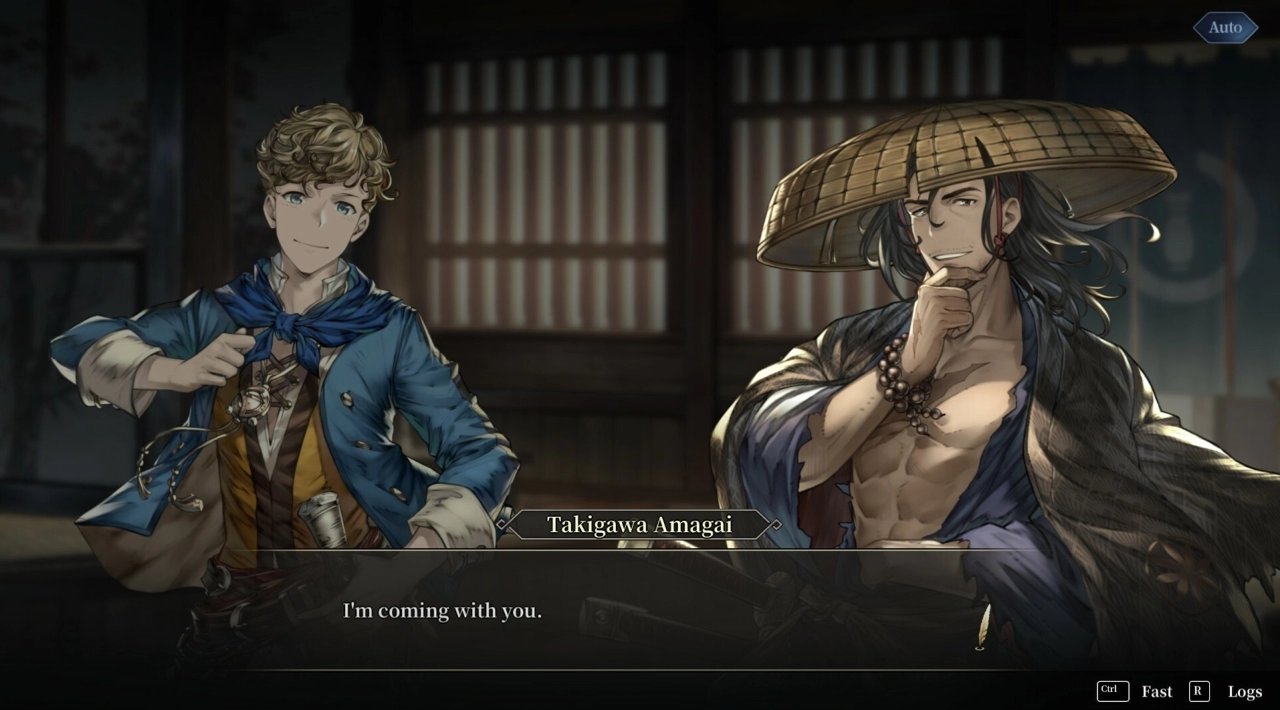Toggle the Auto dialogue button
This screenshot has height=710, width=1280.
coord(1225,28)
